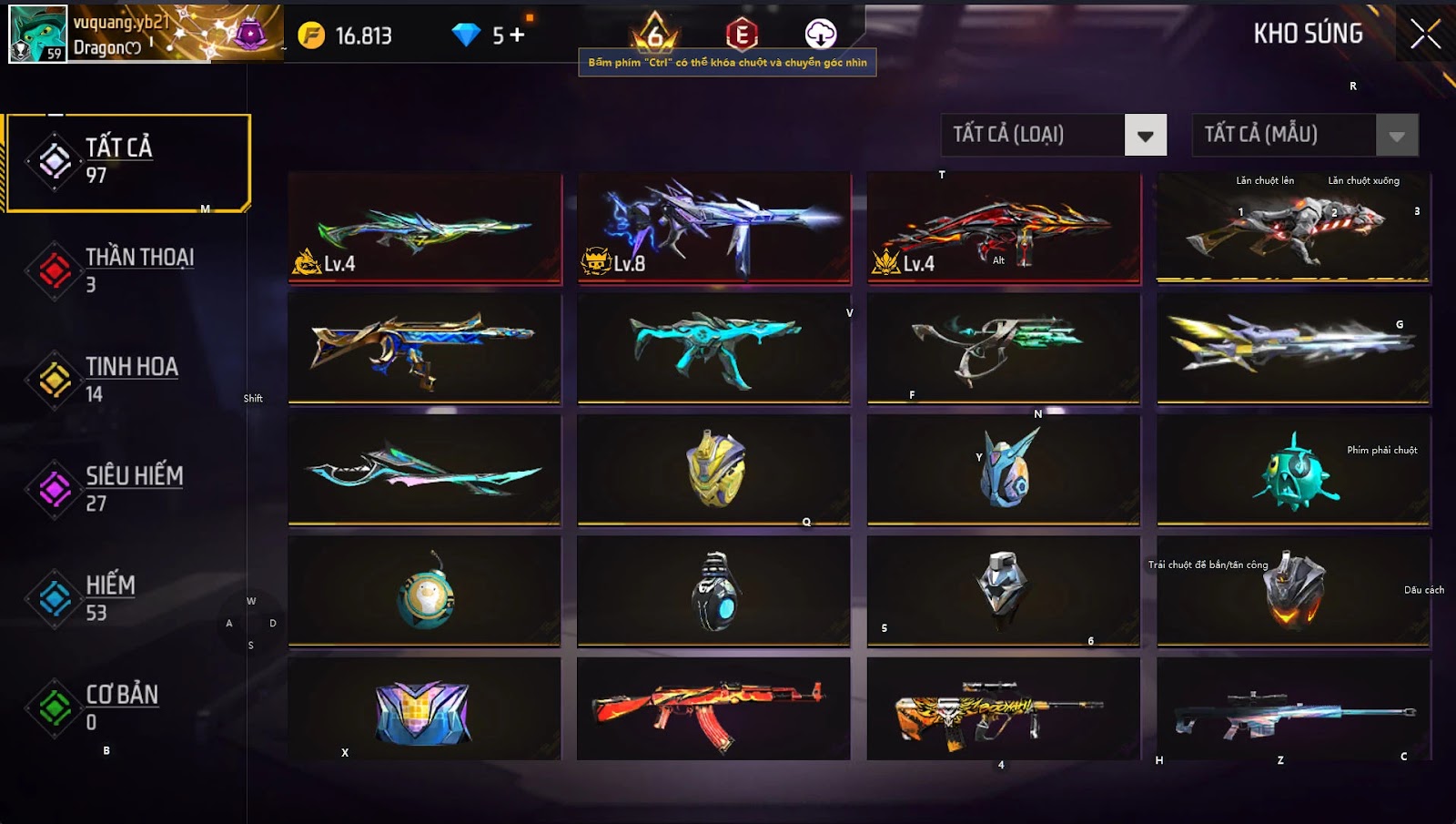This screenshot has width=1456, height=824.
Task: Show the Siêu Hiếm rarity skins
Action: click(x=127, y=489)
